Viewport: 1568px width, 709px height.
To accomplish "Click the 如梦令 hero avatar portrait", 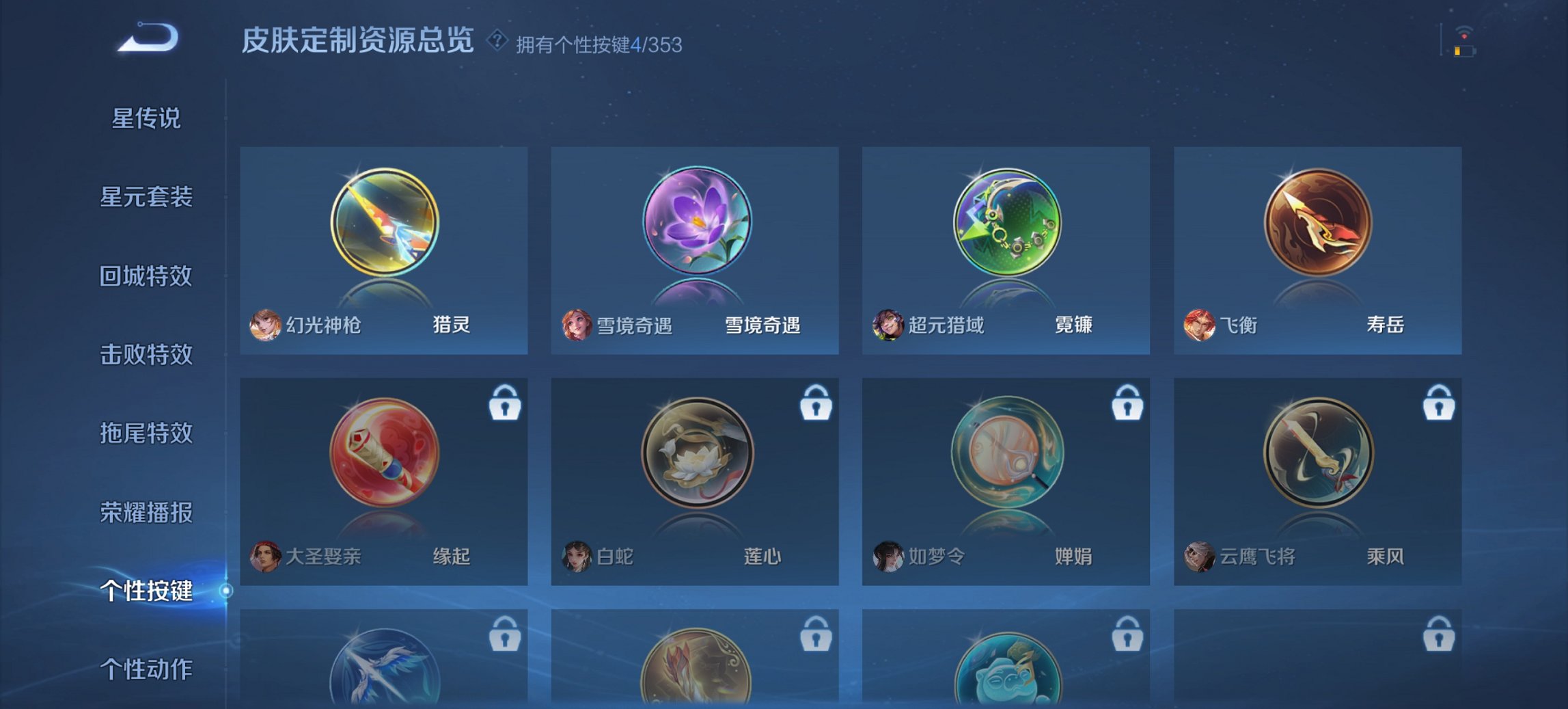I will (x=887, y=557).
